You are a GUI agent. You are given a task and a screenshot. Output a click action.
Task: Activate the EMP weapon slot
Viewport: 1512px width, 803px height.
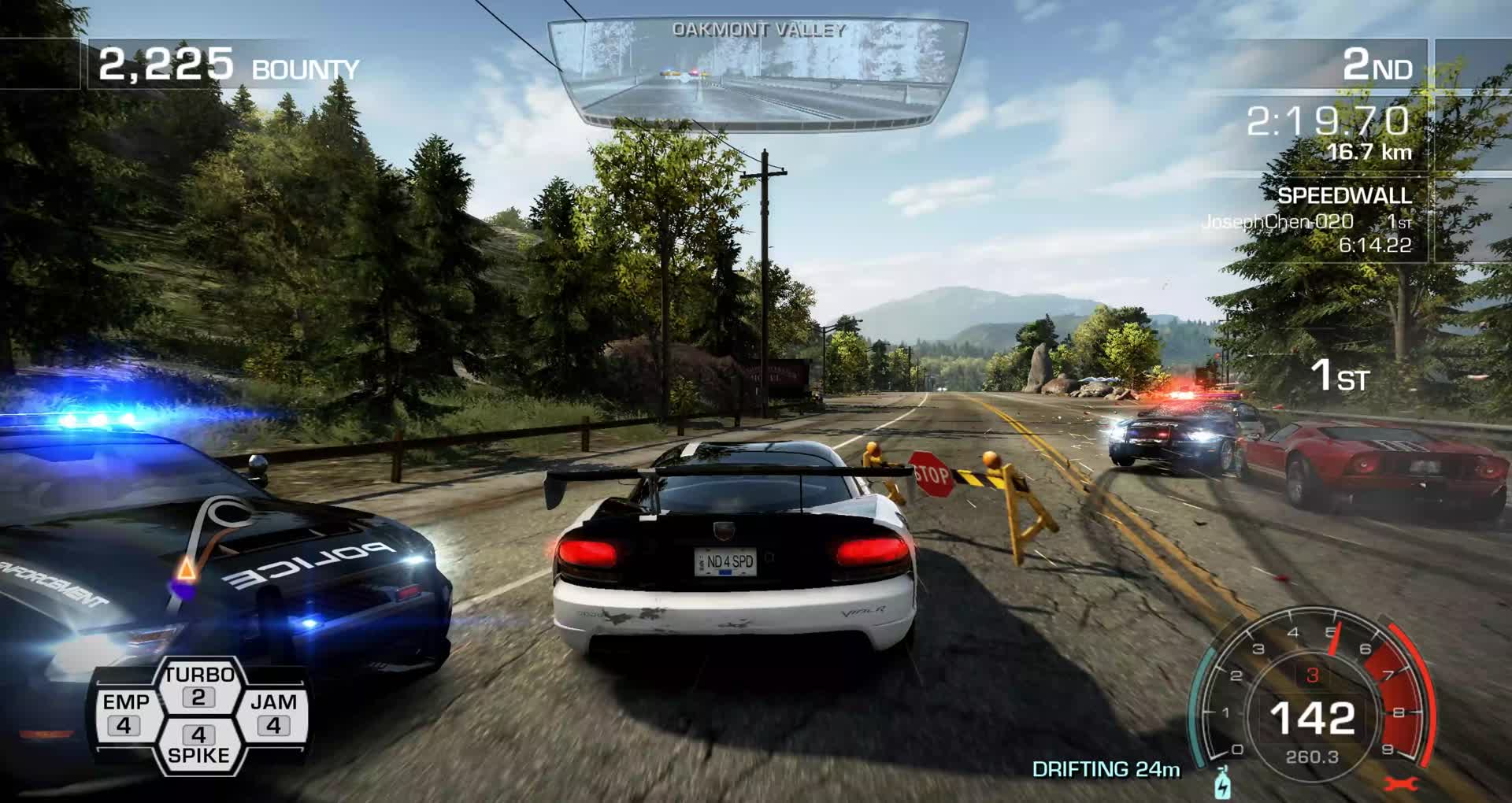point(126,714)
